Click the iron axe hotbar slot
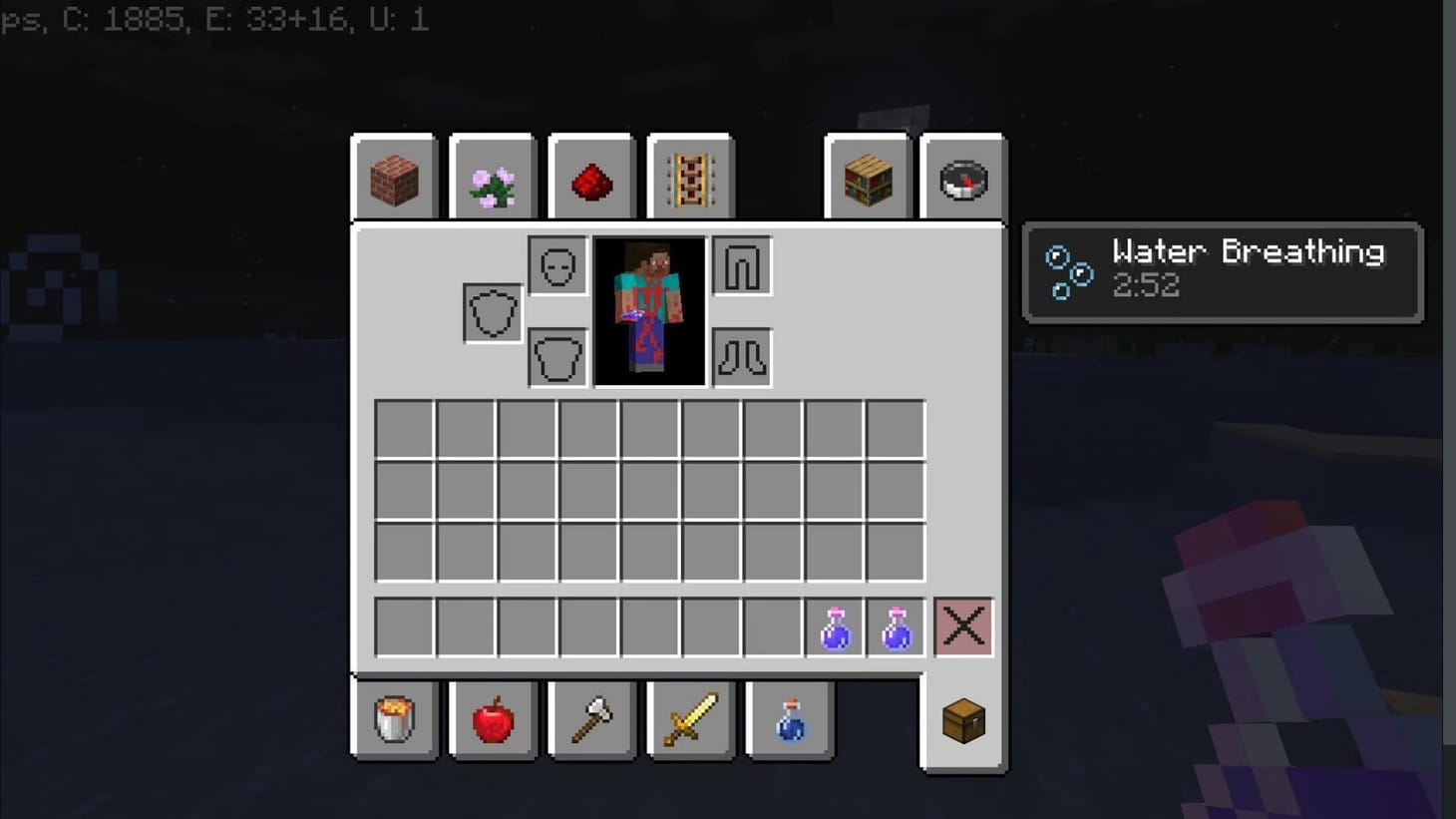 click(x=591, y=721)
